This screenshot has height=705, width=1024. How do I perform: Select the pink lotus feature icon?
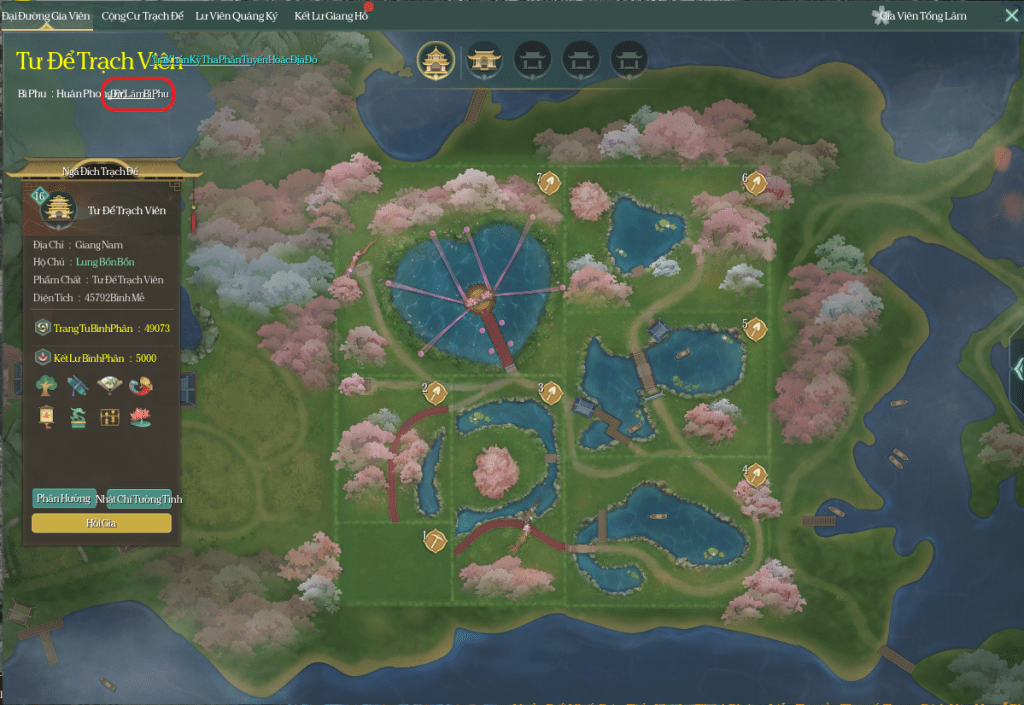(x=141, y=416)
